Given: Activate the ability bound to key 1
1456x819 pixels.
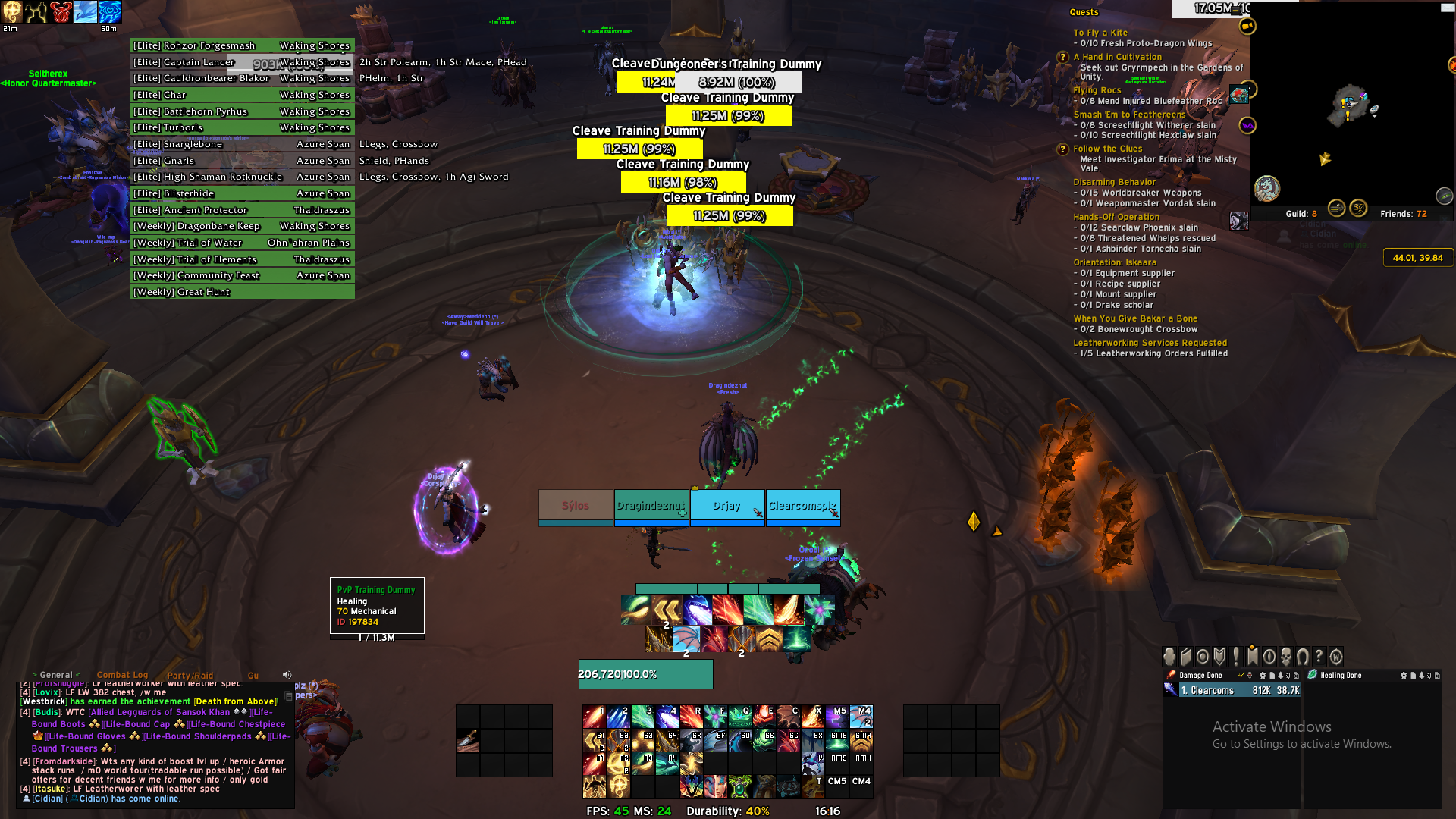Looking at the screenshot, I should pyautogui.click(x=594, y=716).
